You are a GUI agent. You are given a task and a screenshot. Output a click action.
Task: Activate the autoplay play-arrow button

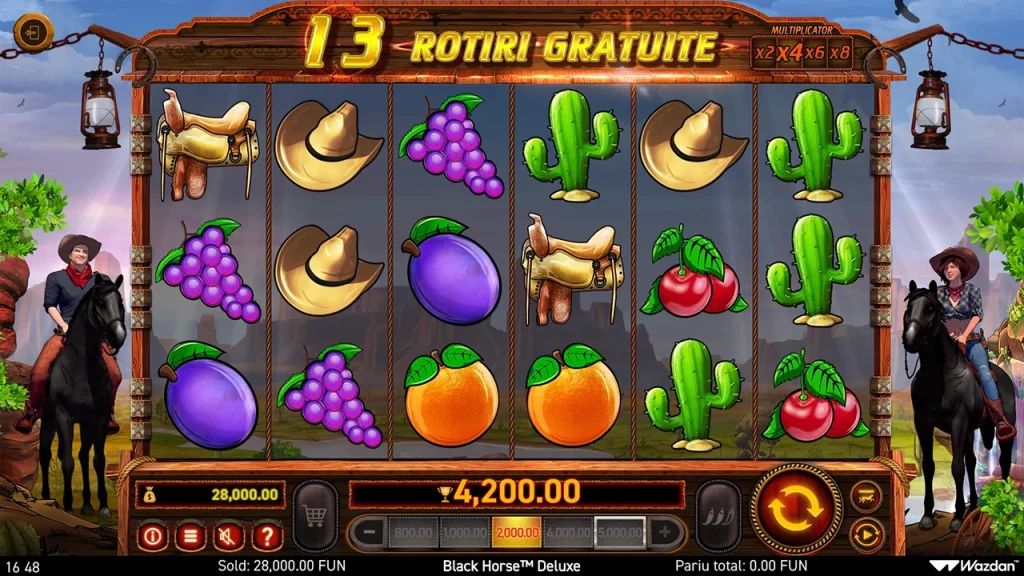pyautogui.click(x=866, y=535)
